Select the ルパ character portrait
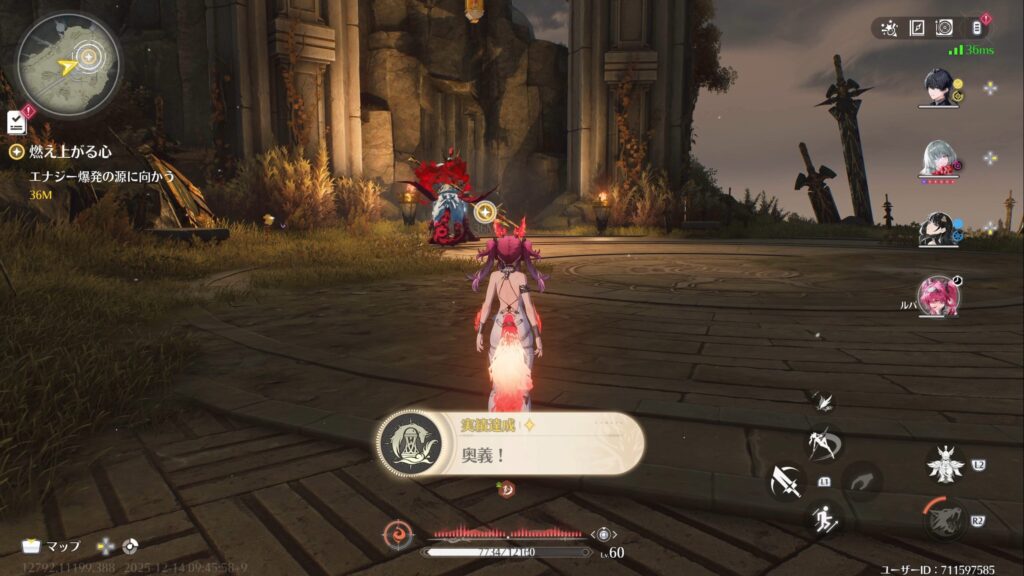The width and height of the screenshot is (1024, 576). click(938, 296)
